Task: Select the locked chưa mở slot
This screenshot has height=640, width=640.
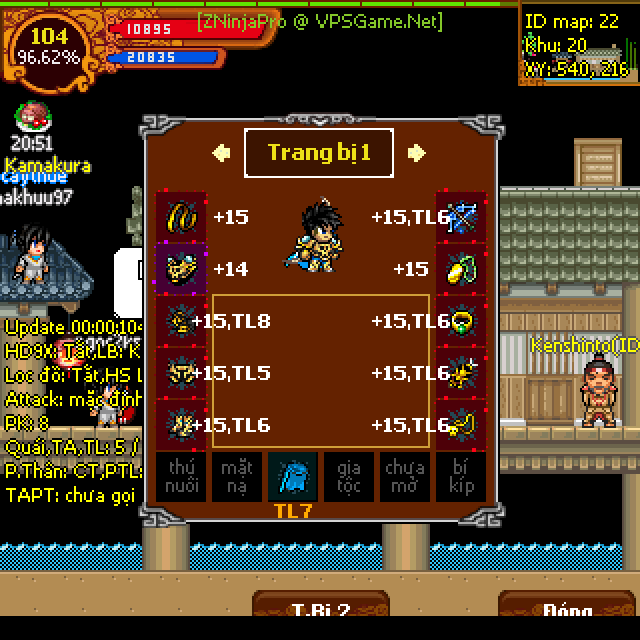Action: pos(405,476)
